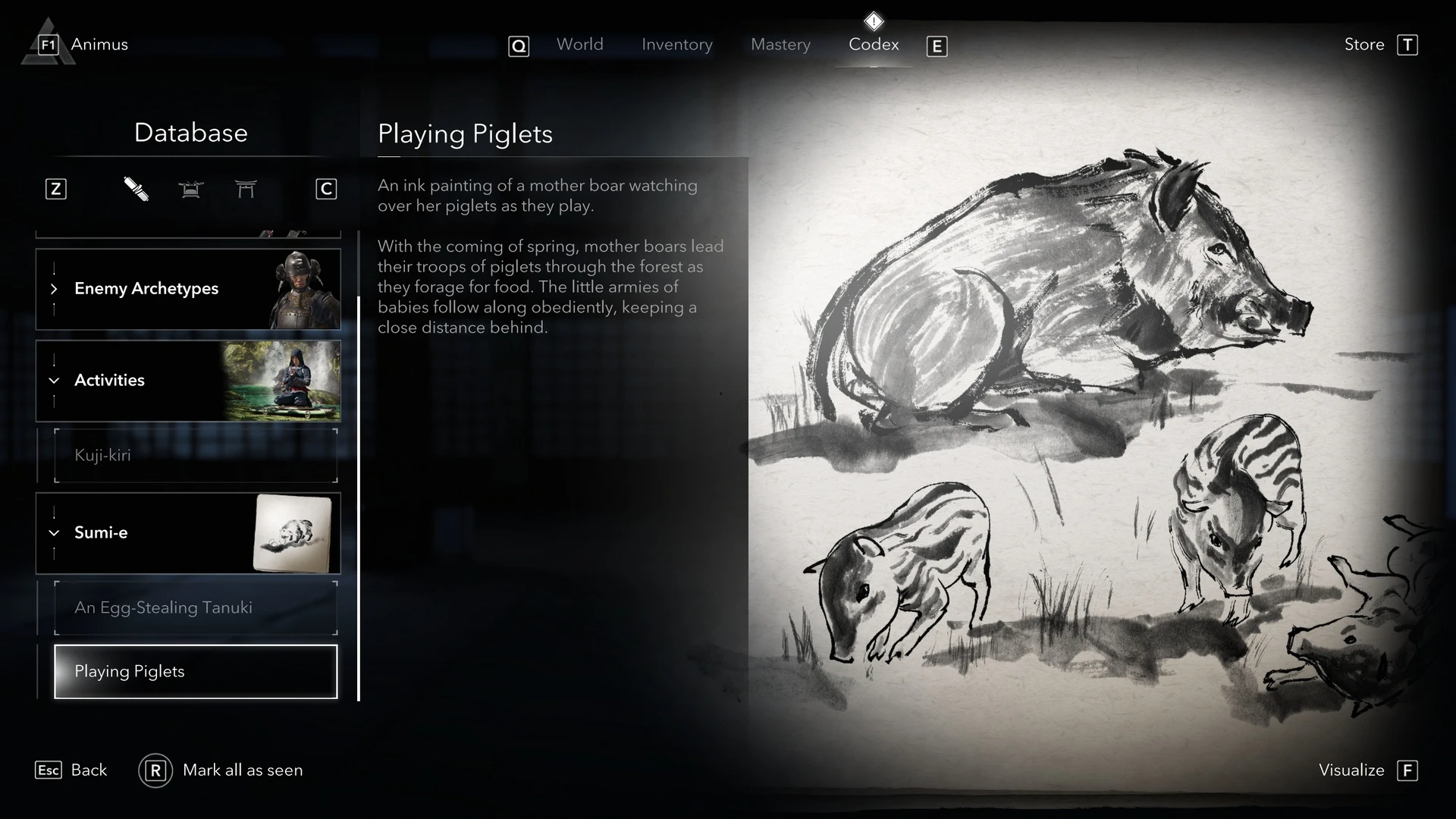Open the Inventory tab
The width and height of the screenshot is (1456, 819).
[676, 45]
